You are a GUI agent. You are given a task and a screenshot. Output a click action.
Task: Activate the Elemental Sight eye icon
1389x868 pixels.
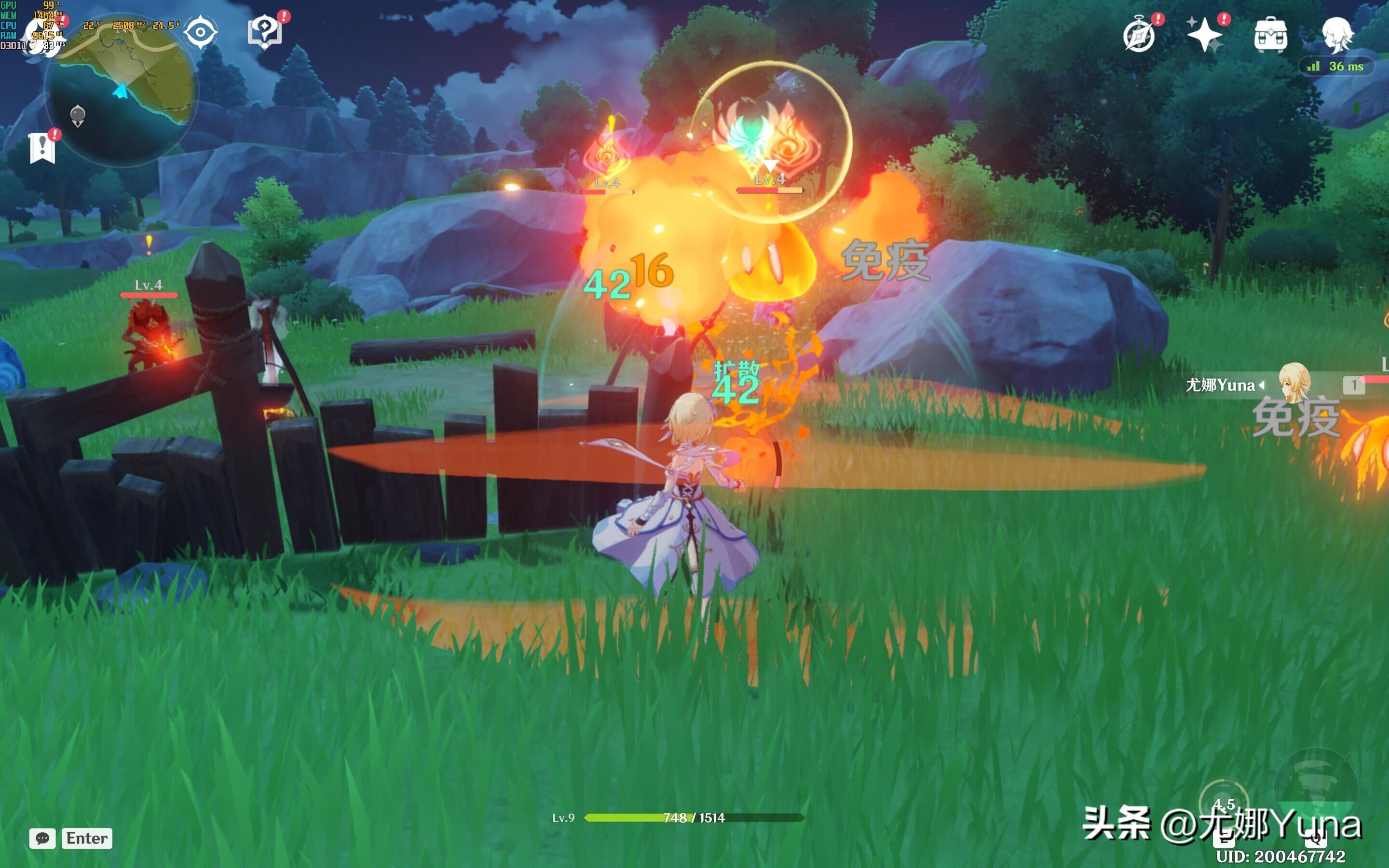point(200,32)
